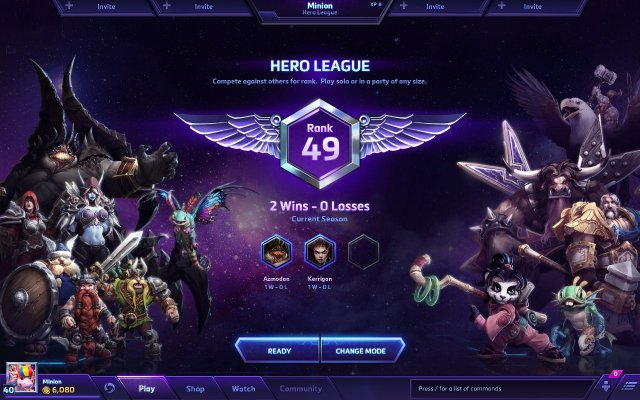Go to the Watch tab
The width and height of the screenshot is (640, 400).
pyautogui.click(x=243, y=388)
